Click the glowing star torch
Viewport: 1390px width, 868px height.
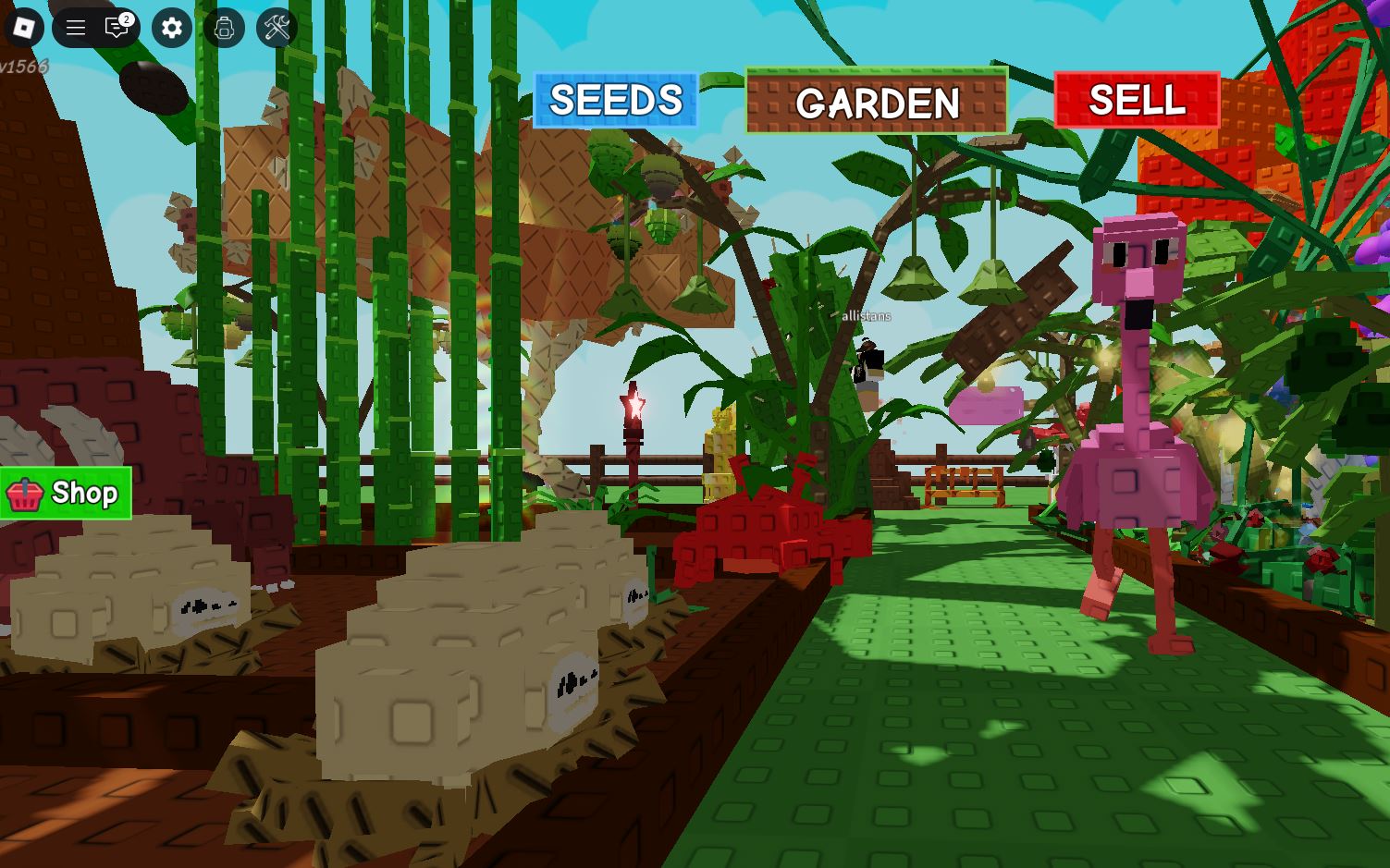(x=636, y=405)
